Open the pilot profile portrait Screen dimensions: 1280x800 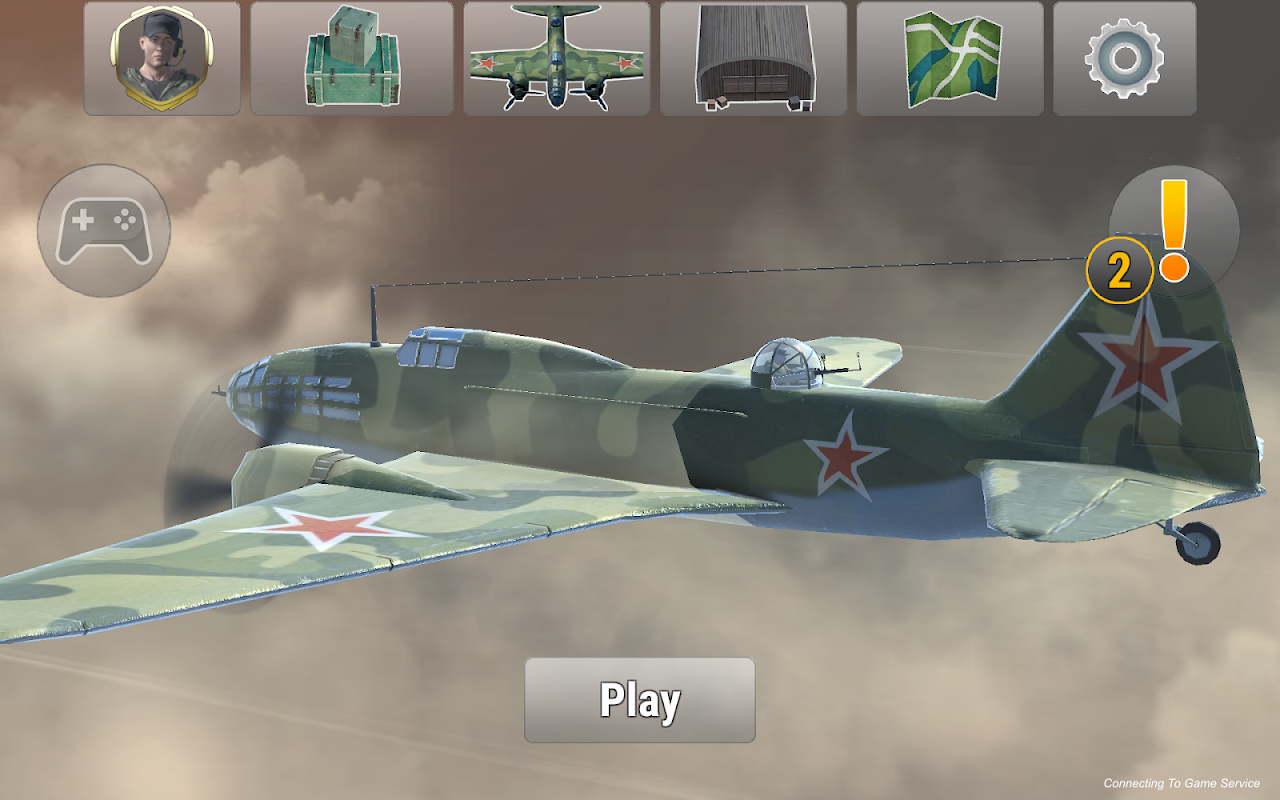click(x=162, y=58)
